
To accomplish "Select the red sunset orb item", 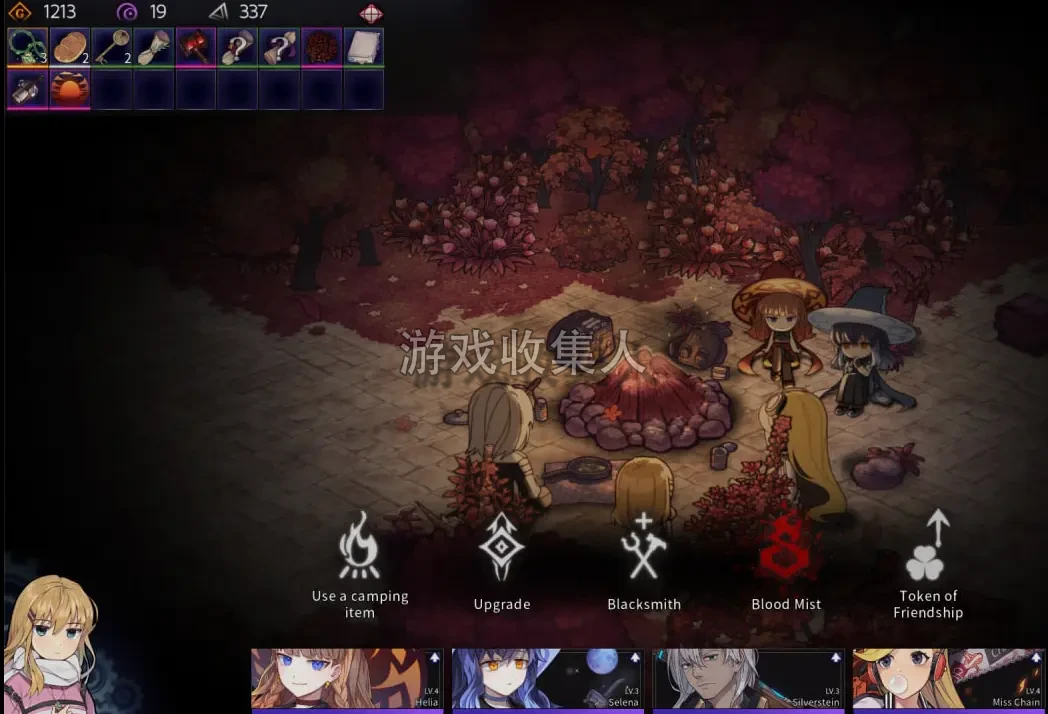I will (69, 89).
